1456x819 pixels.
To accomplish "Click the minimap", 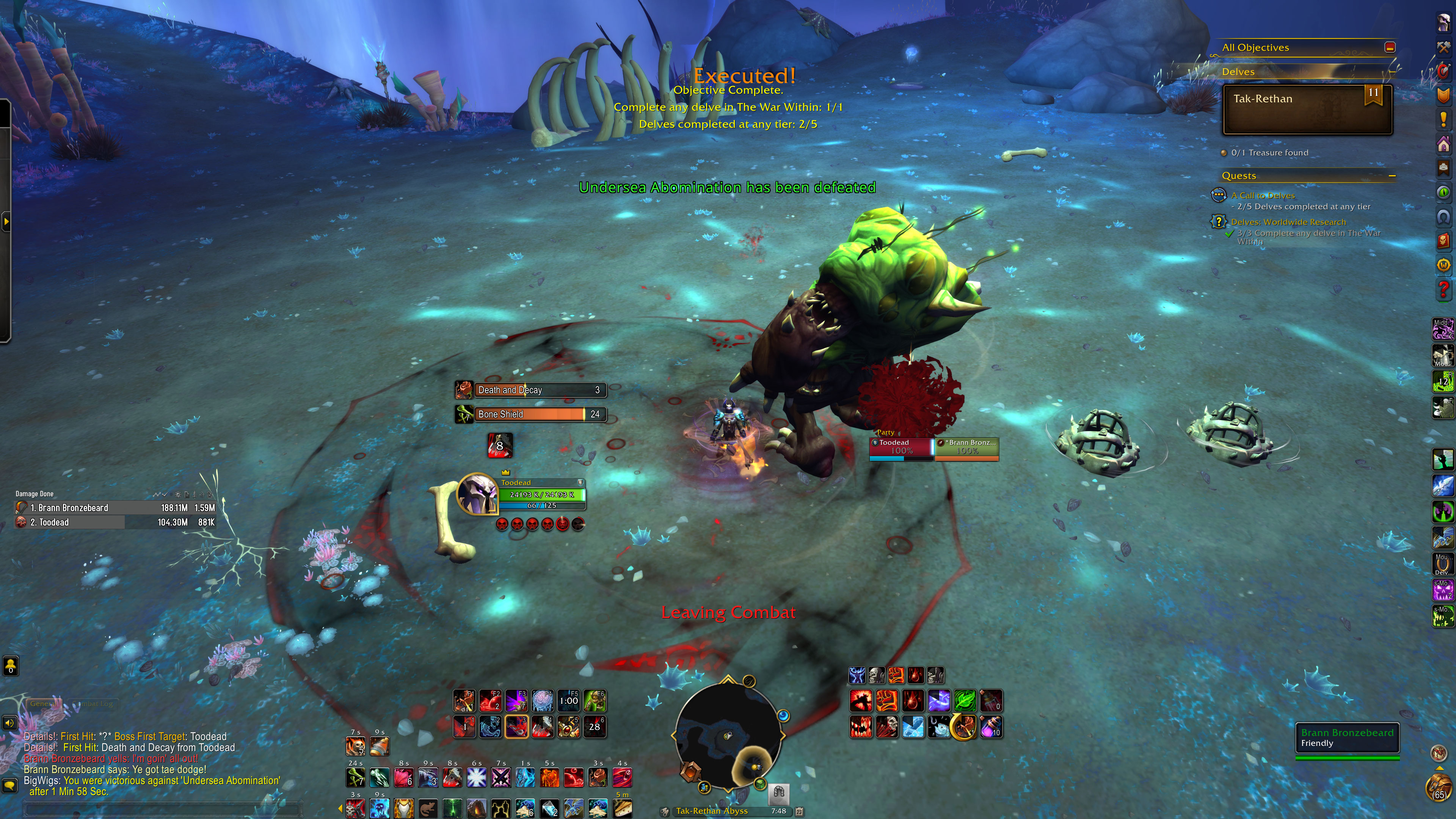I will (728, 735).
